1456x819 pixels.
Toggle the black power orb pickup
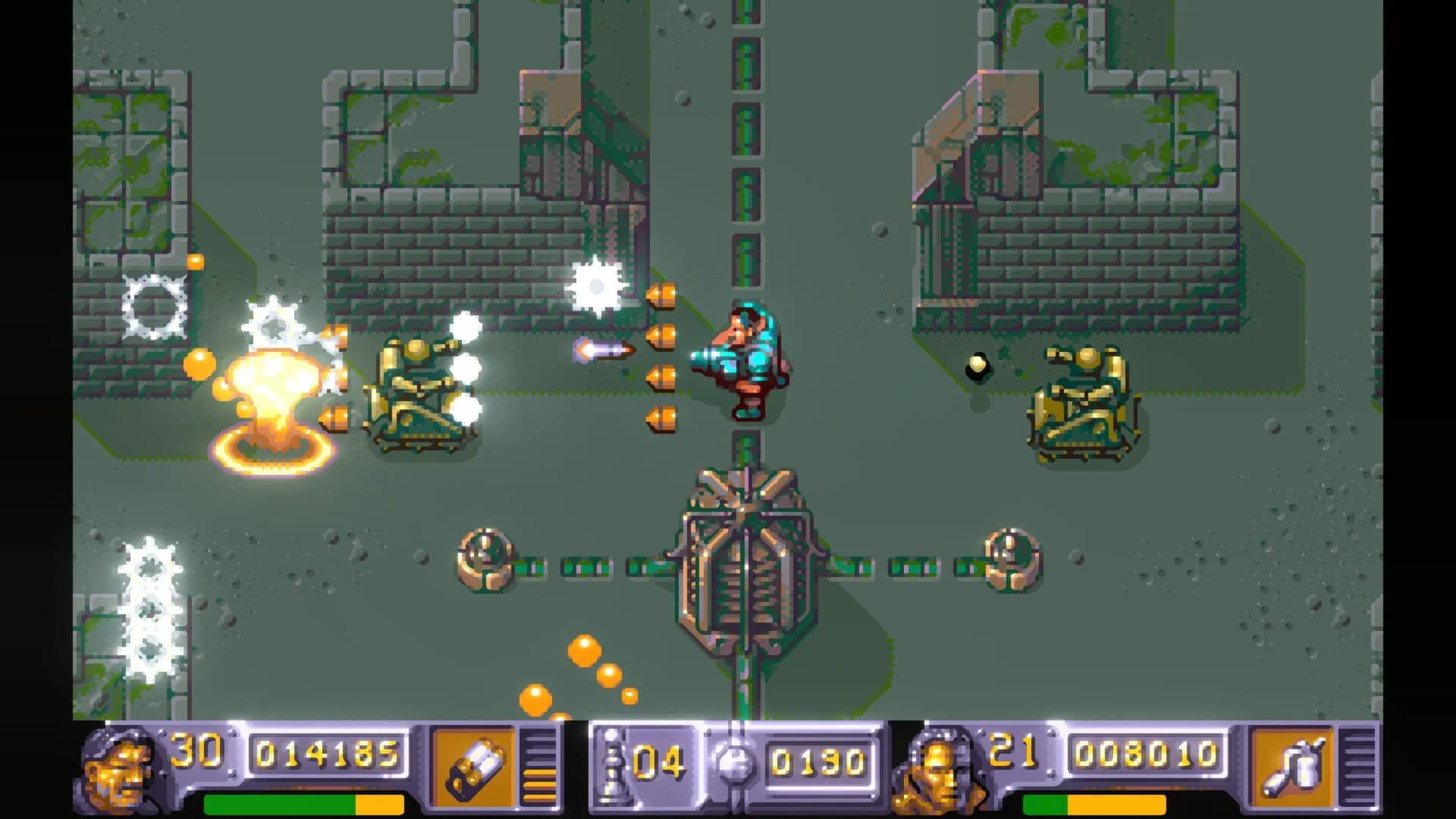[976, 366]
